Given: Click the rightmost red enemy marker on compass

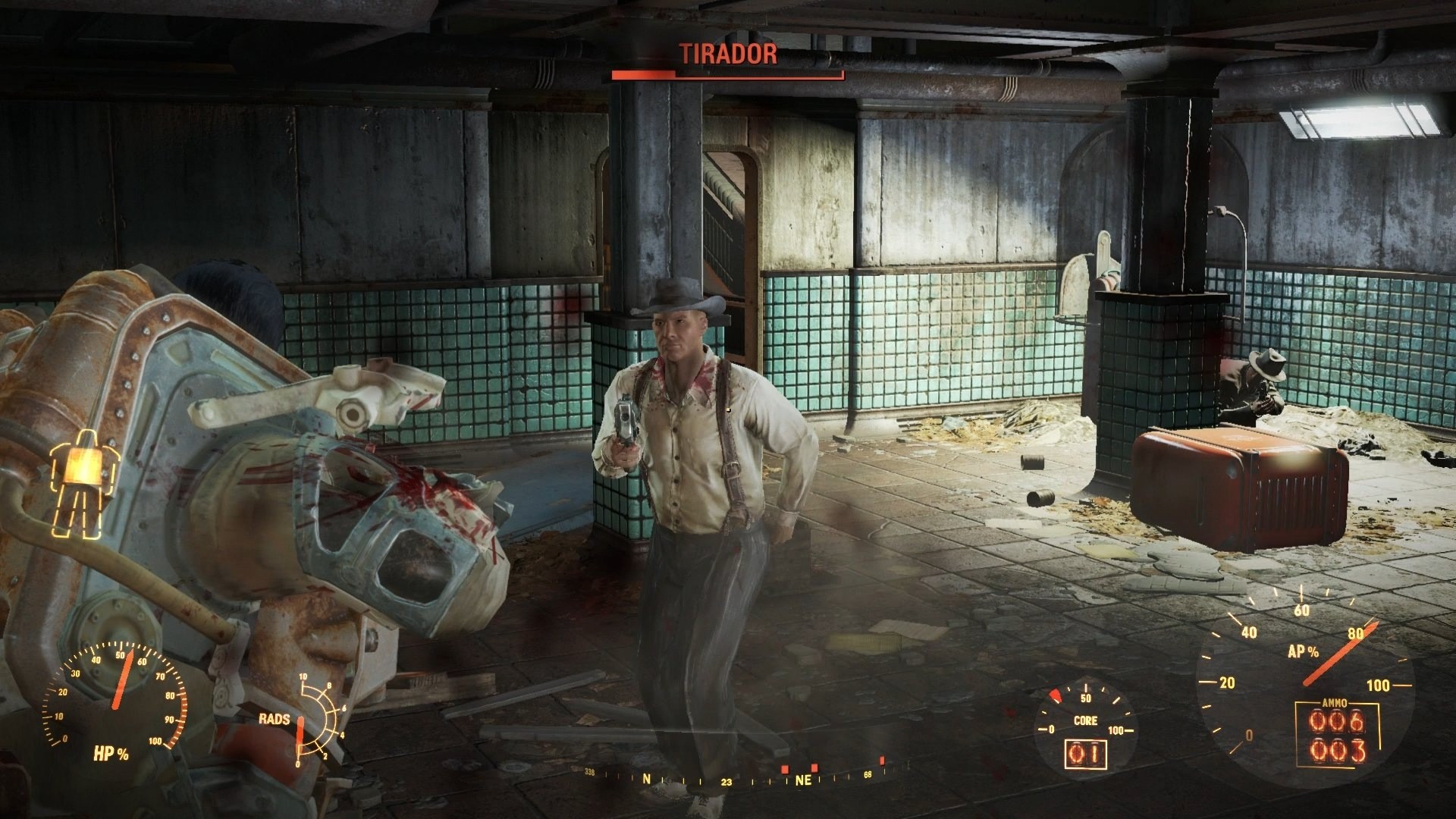Looking at the screenshot, I should click(883, 760).
